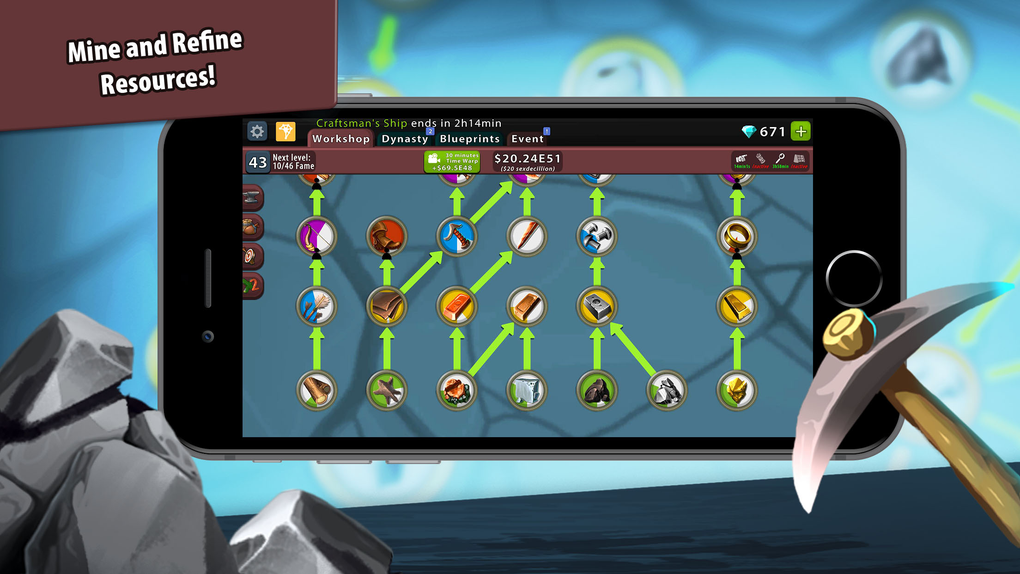Select the coal resource node

[x=596, y=389]
